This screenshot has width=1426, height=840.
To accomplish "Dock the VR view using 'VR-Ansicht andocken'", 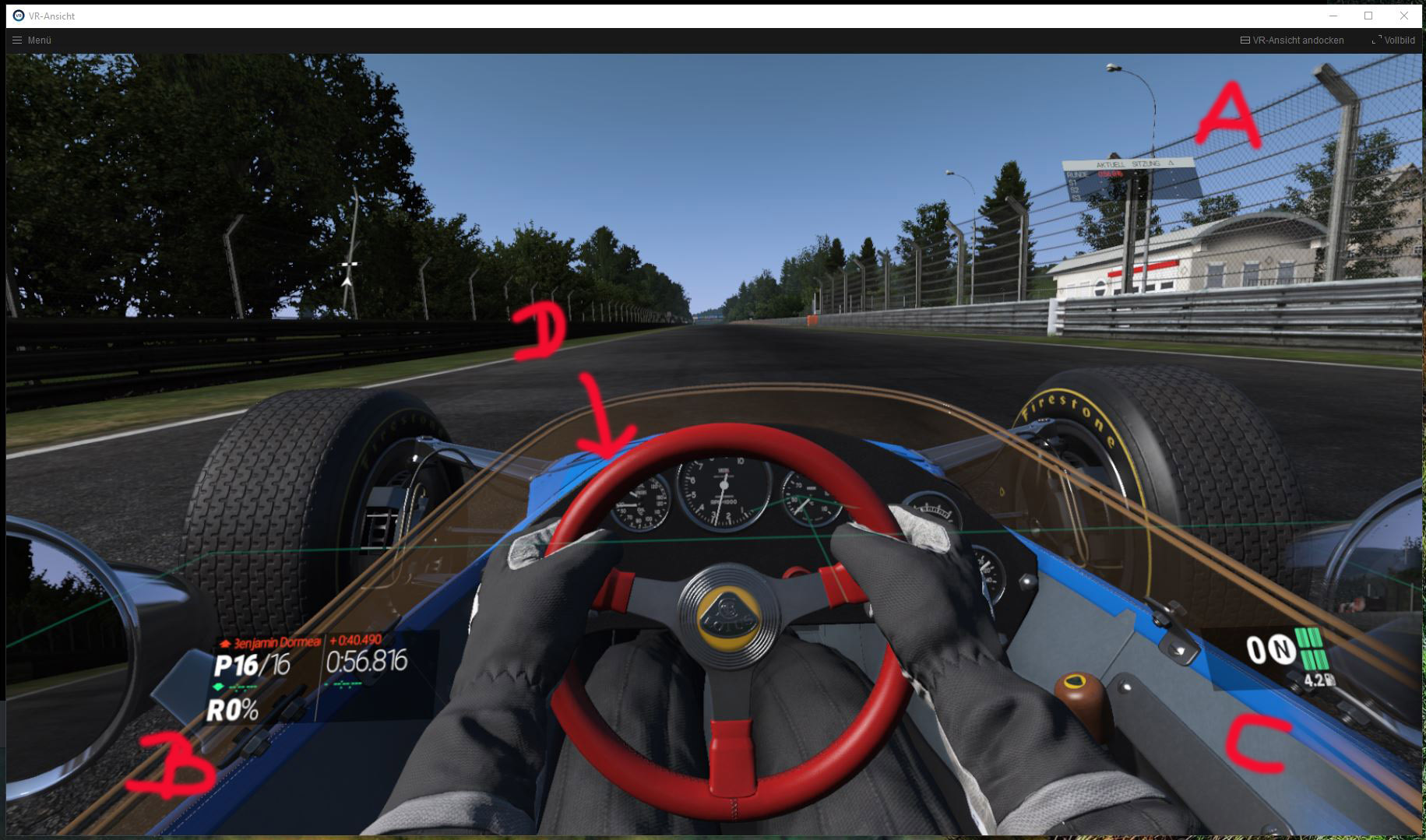I will coord(1297,40).
